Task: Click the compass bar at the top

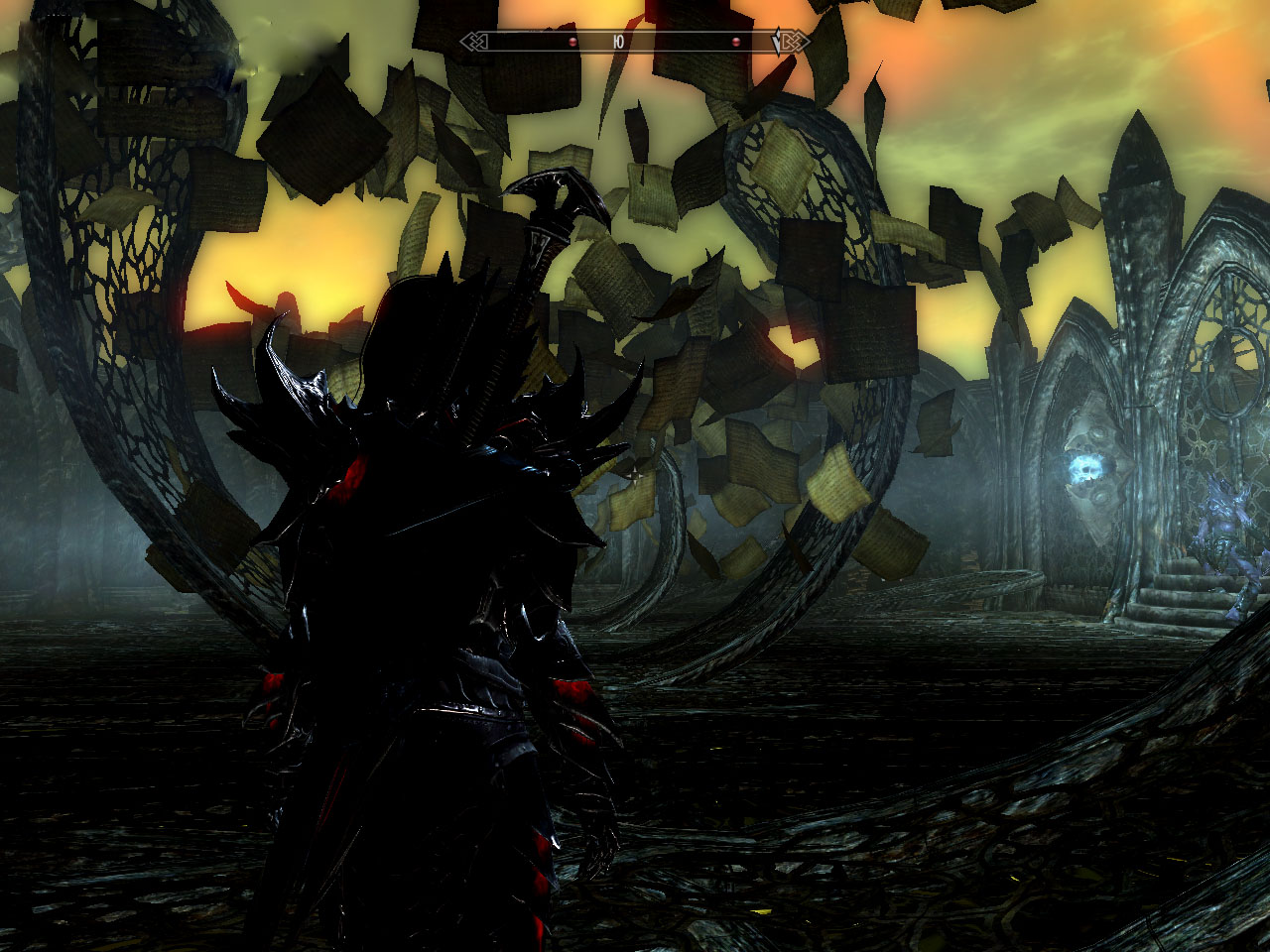Action: [635, 42]
